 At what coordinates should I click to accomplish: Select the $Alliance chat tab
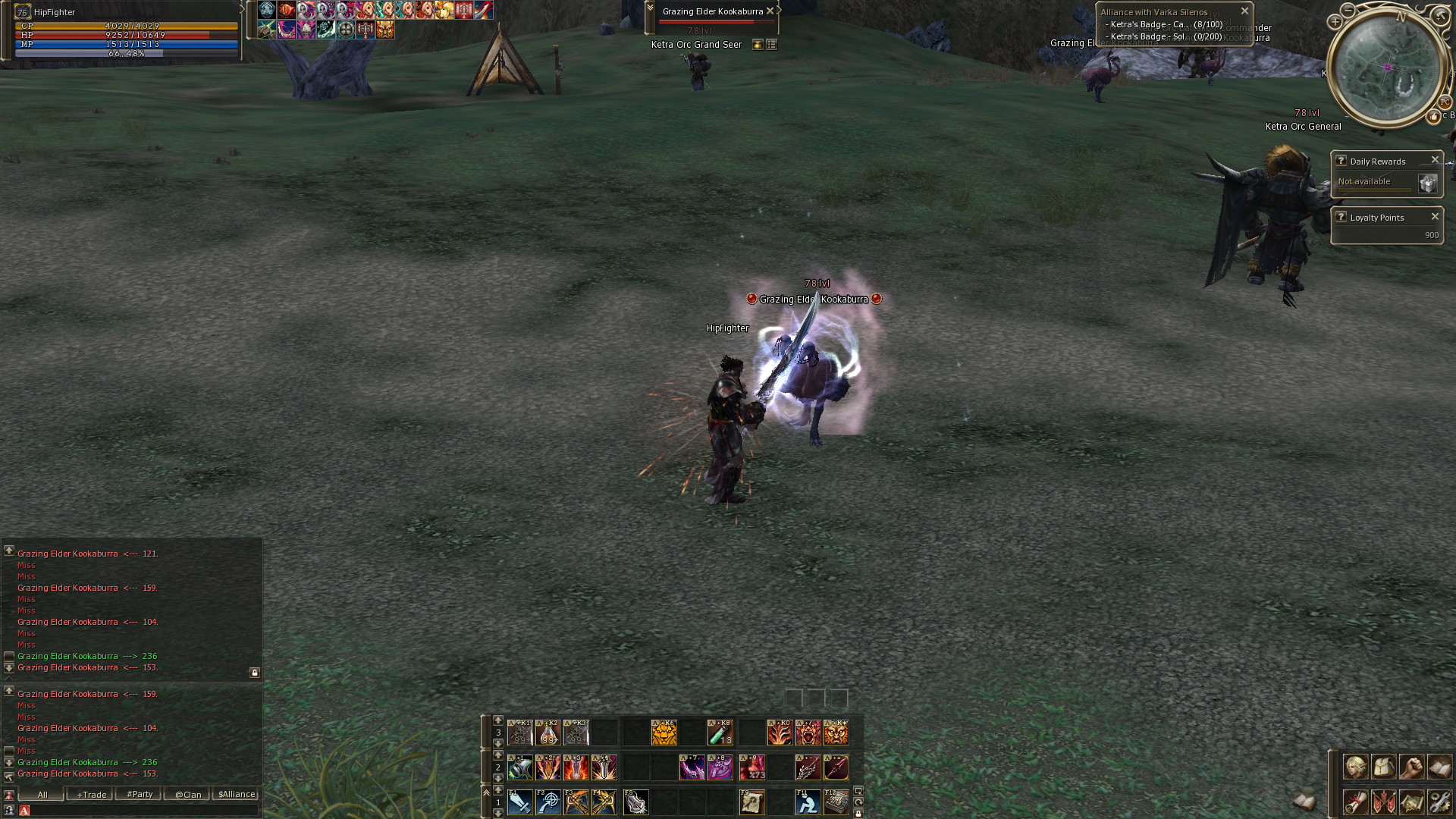[237, 795]
